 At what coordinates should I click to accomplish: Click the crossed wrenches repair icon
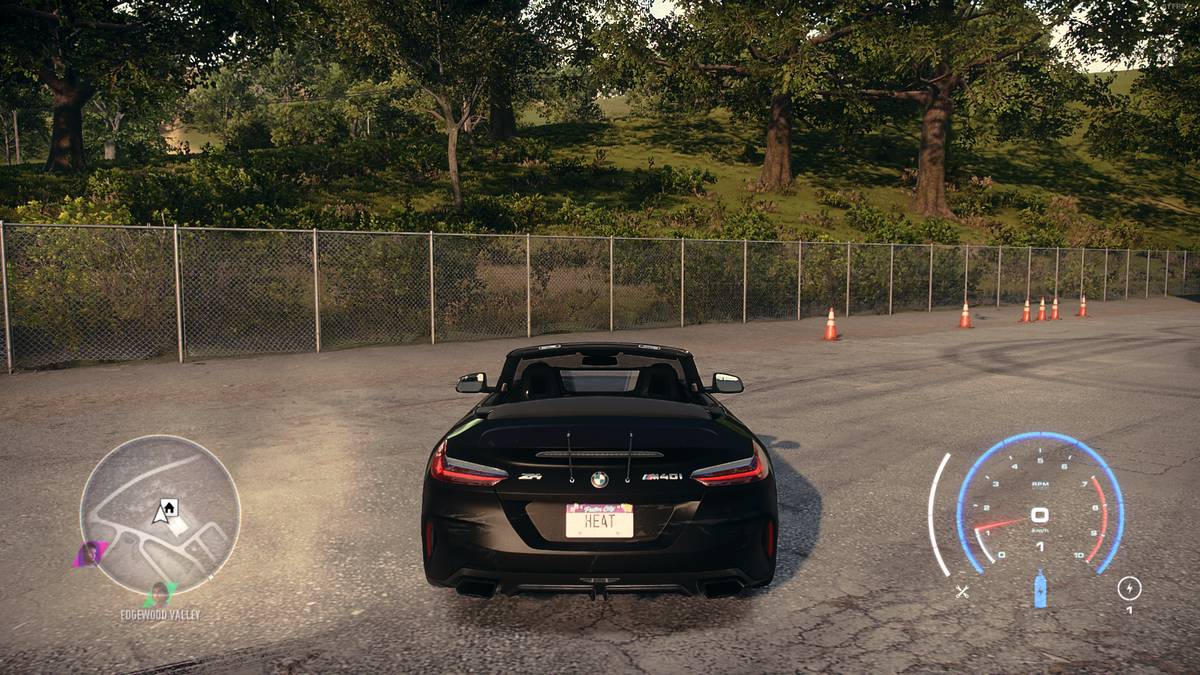click(962, 591)
